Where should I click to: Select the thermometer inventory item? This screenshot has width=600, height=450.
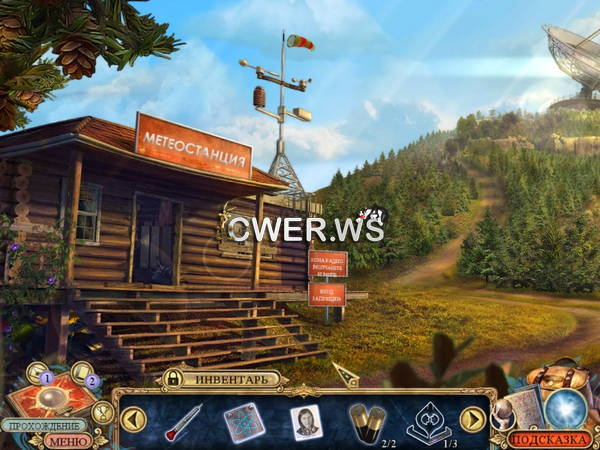click(183, 421)
